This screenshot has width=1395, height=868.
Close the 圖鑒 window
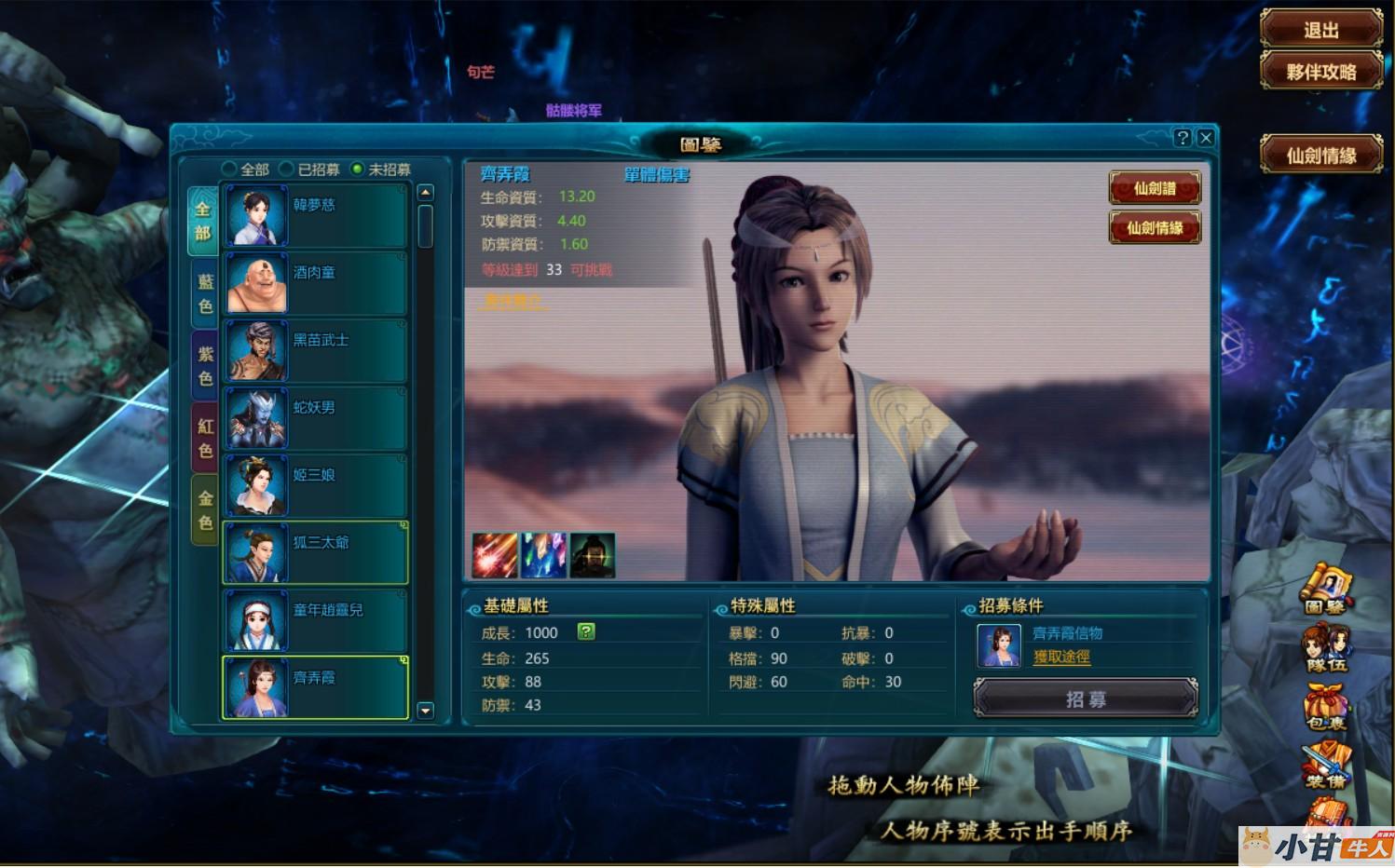1205,138
